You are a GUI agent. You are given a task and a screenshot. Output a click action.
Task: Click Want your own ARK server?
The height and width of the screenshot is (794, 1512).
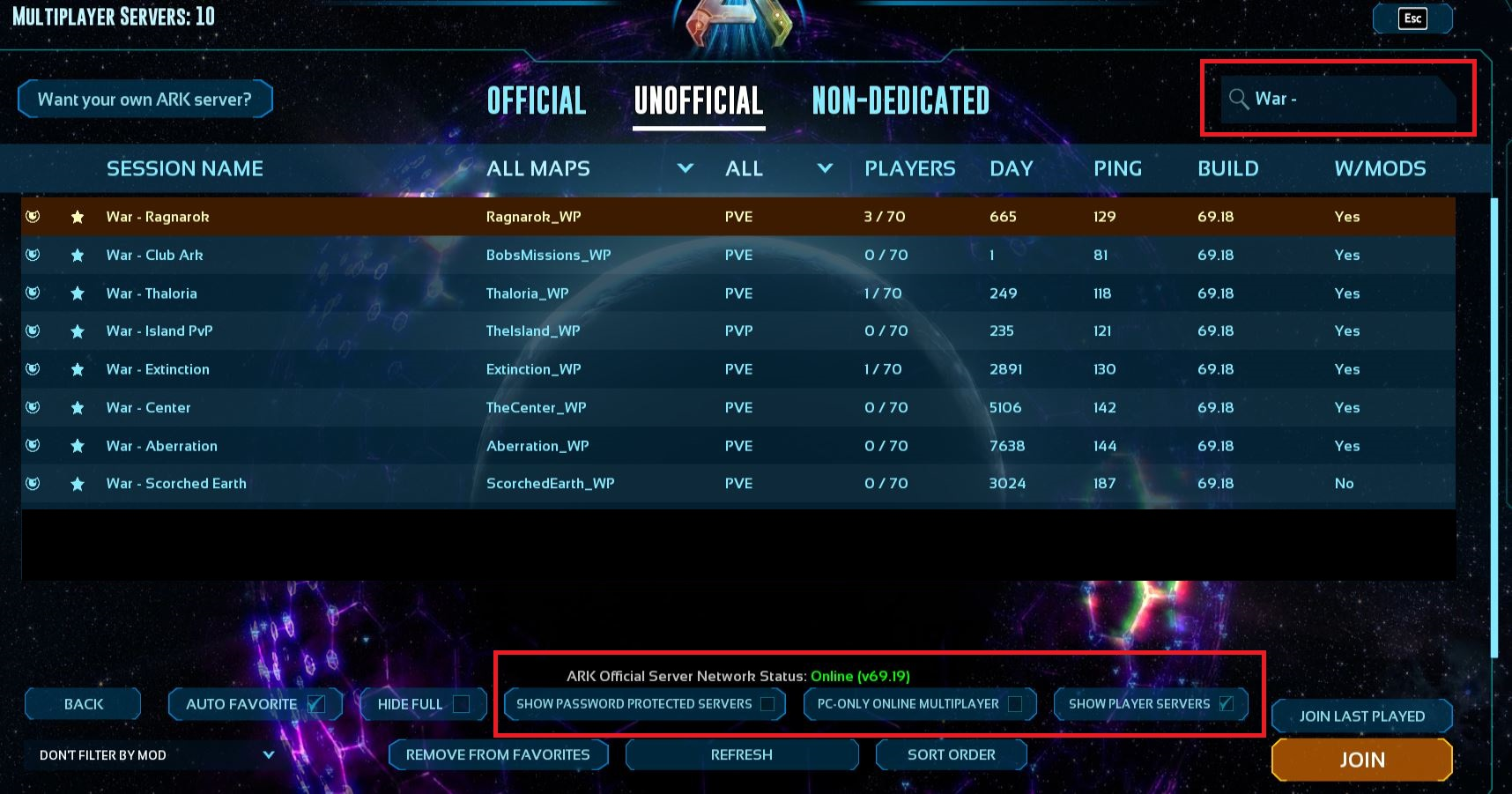(145, 99)
